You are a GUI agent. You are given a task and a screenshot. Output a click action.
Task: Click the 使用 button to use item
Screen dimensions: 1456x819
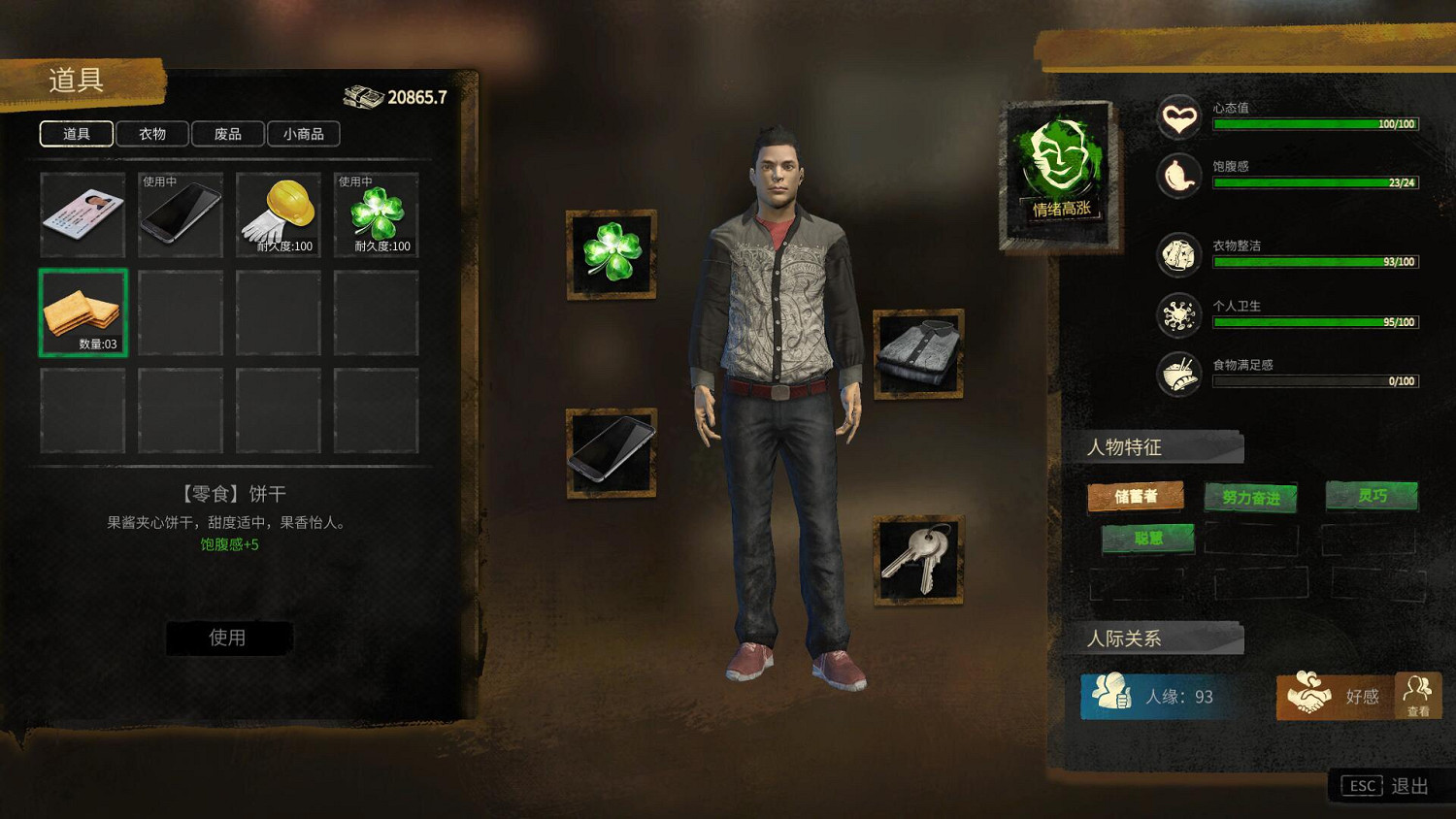click(x=228, y=638)
